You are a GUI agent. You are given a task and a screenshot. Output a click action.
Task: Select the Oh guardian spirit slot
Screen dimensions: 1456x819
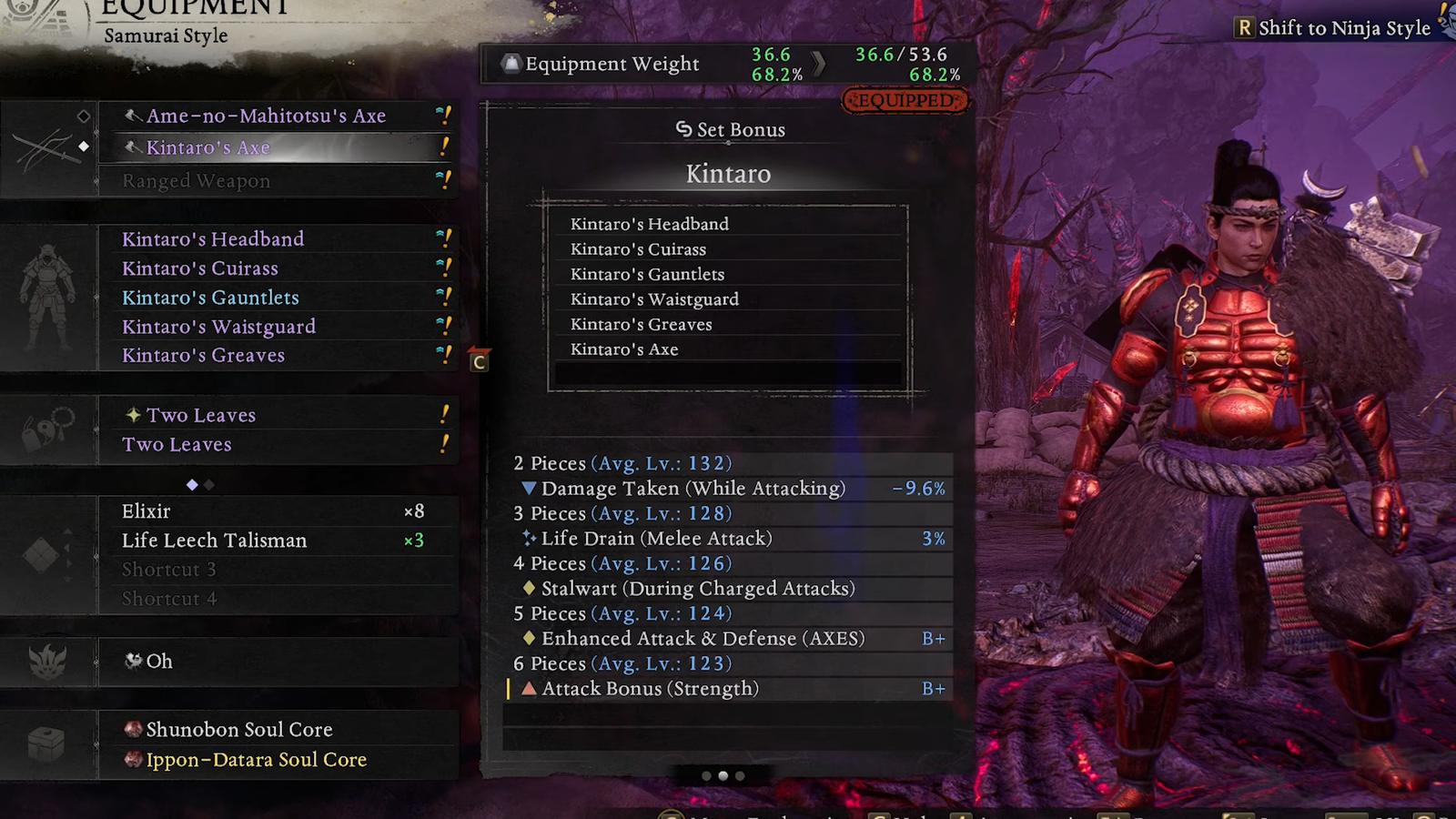273,662
